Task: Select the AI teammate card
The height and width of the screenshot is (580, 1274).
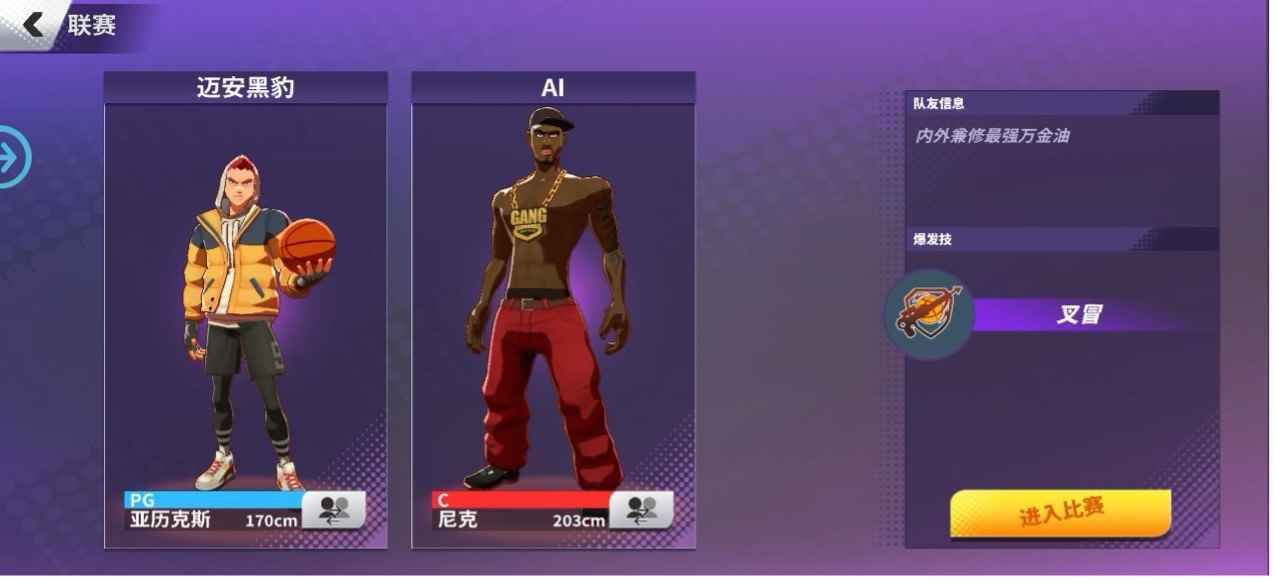Action: (x=553, y=300)
